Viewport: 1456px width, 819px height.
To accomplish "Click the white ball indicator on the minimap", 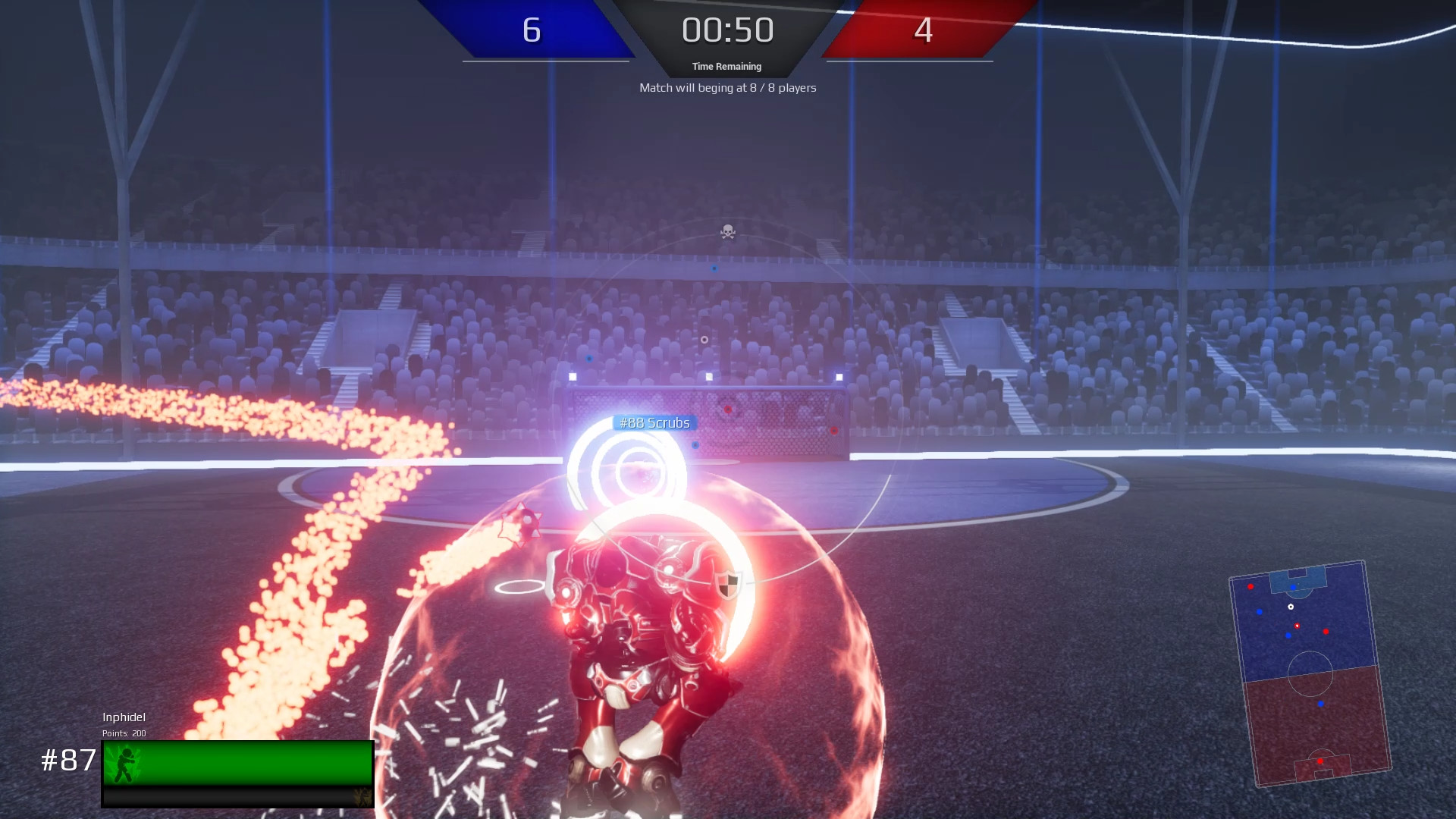I will coord(1291,607).
